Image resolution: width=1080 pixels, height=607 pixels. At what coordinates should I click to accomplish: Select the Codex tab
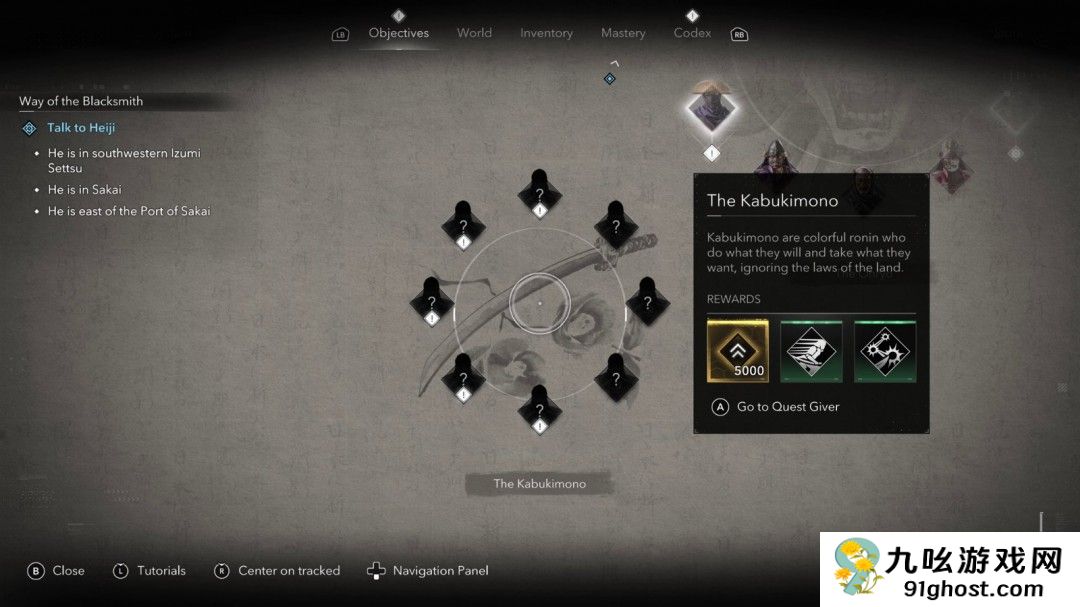click(x=692, y=33)
